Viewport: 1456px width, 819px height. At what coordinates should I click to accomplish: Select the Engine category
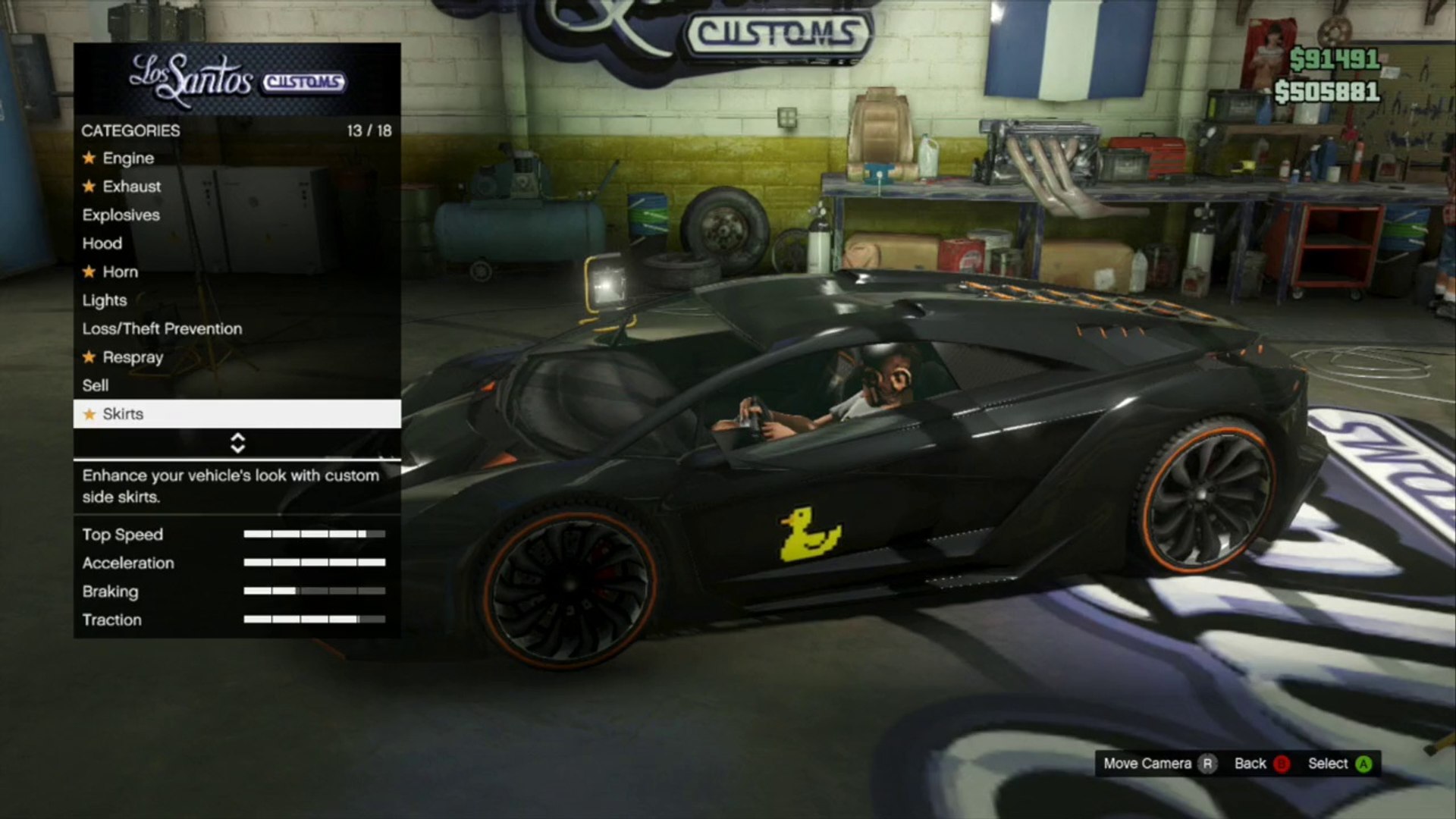[128, 158]
